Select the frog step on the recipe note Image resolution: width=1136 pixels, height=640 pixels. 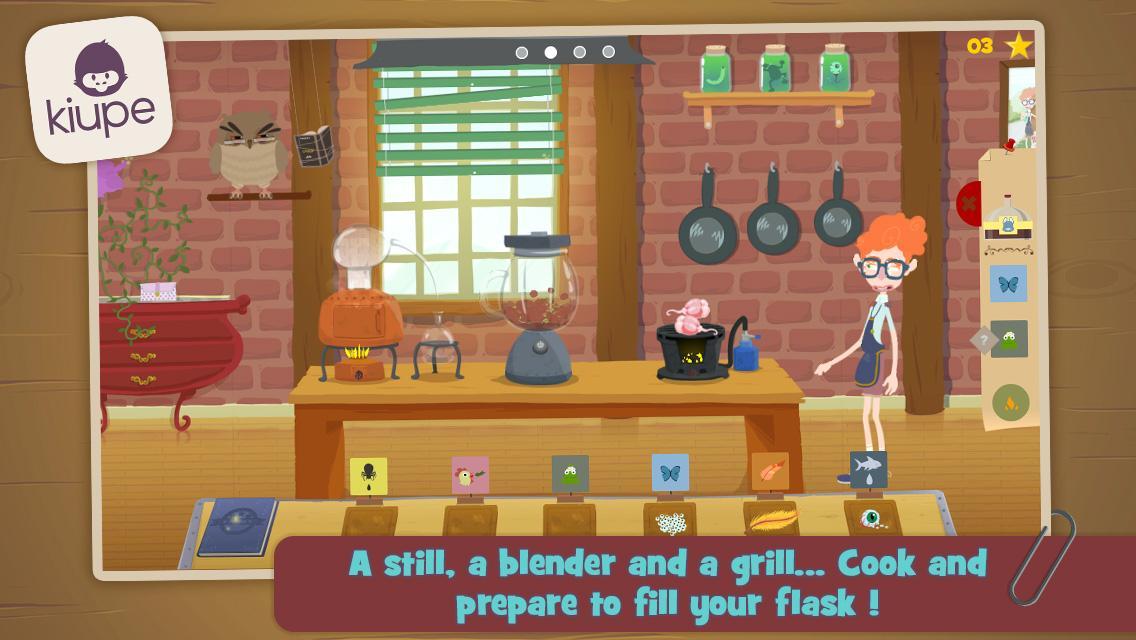(x=1009, y=339)
